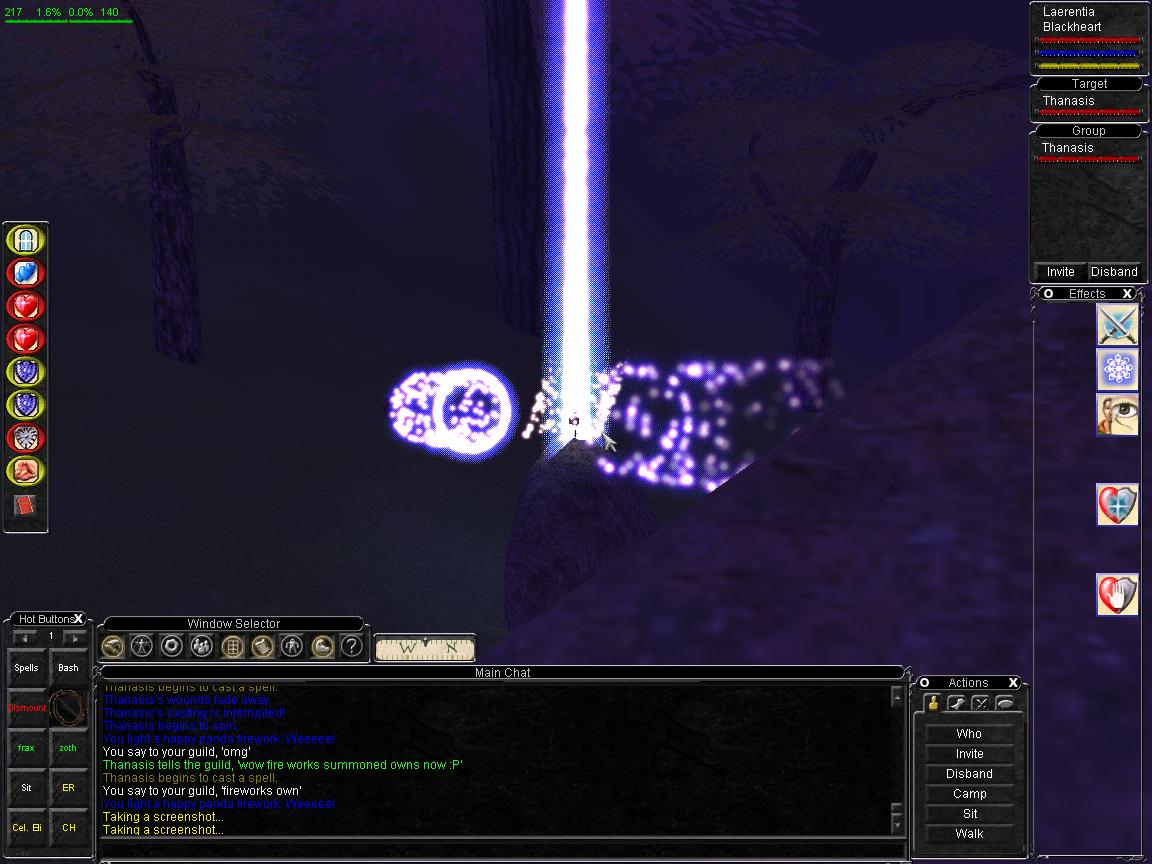Image resolution: width=1152 pixels, height=864 pixels.
Task: Close the Effects window
Action: click(x=1127, y=294)
